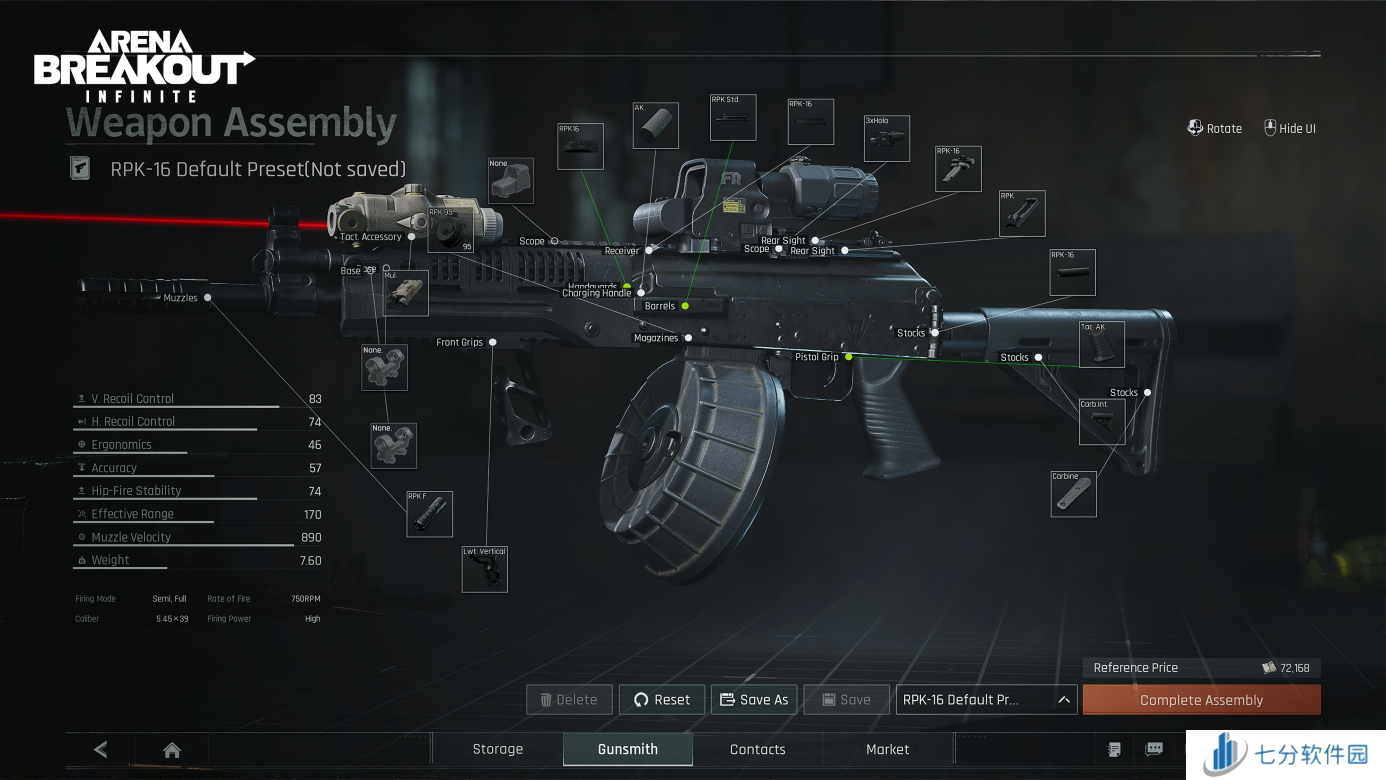Pick the RPK Std. barrel slot

tap(733, 118)
